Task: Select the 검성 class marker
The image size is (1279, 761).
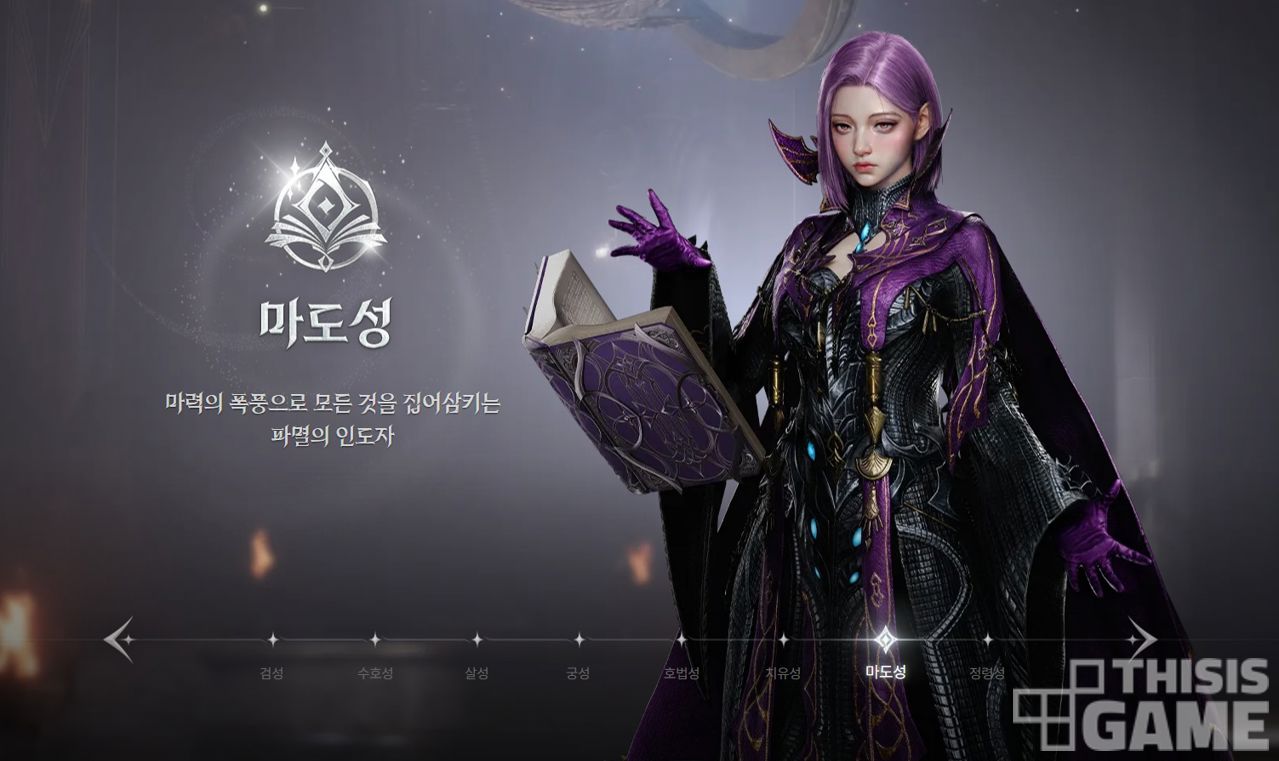Action: [x=272, y=640]
